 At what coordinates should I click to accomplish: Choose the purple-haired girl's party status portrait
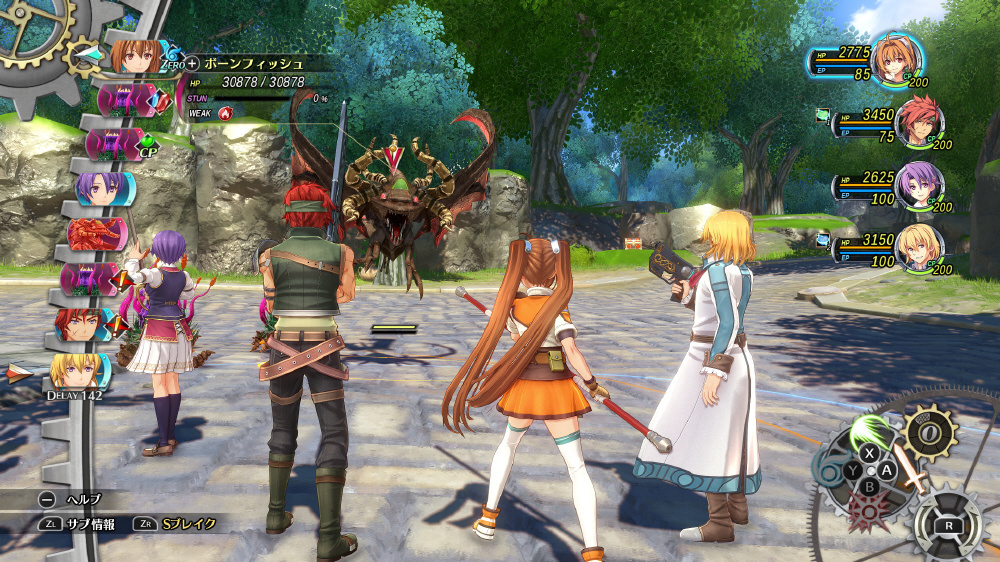[x=914, y=183]
